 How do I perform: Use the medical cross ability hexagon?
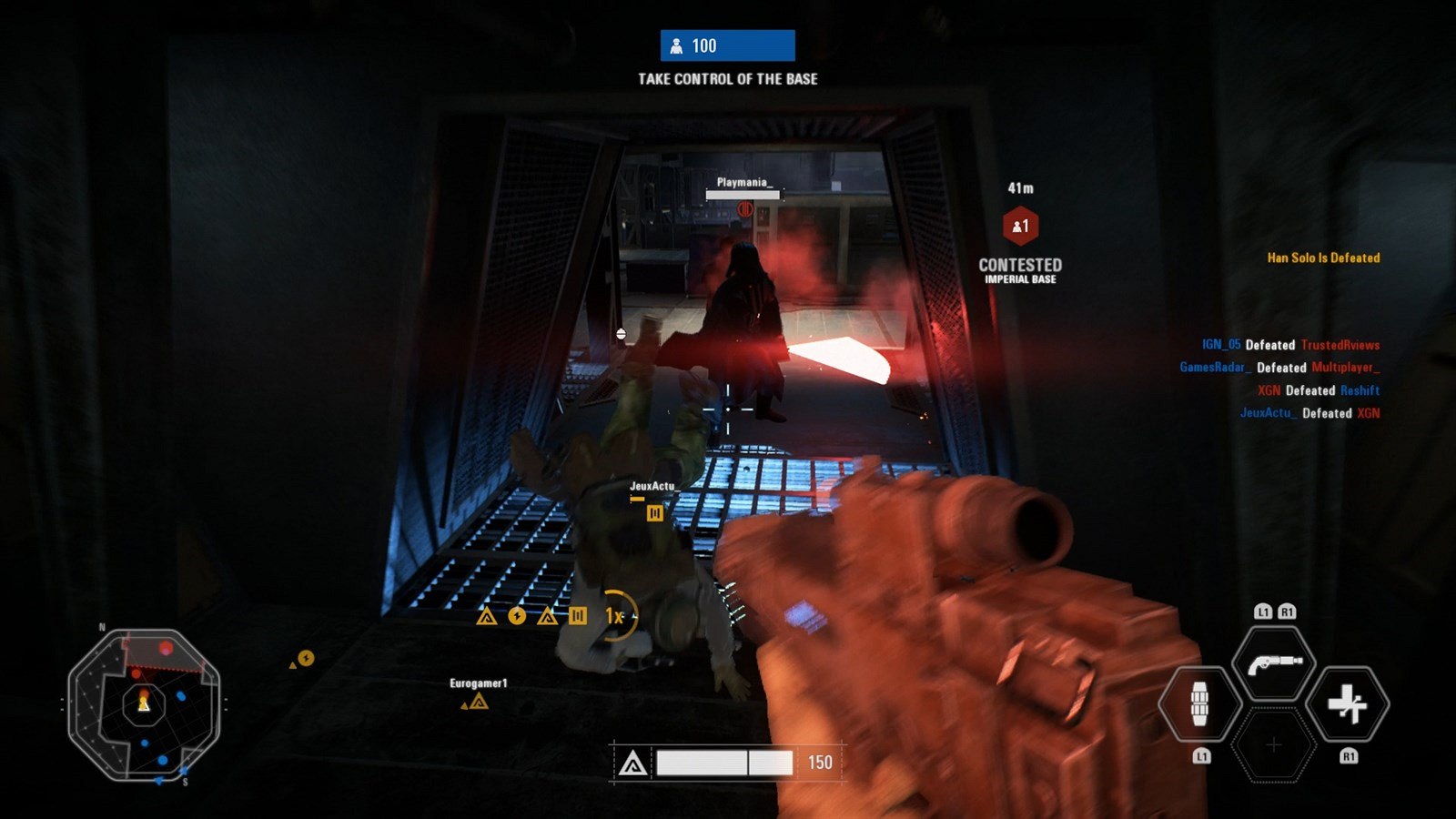click(x=1347, y=703)
